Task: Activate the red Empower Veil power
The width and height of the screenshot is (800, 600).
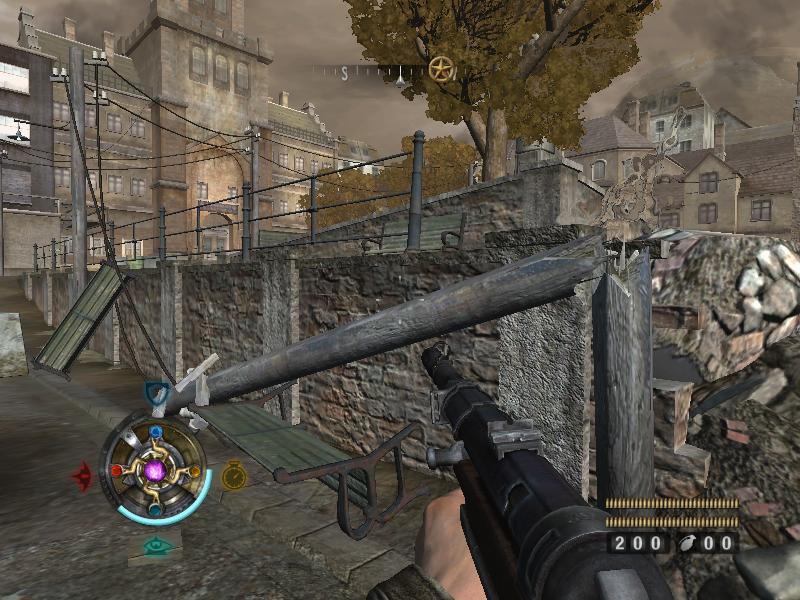Action: (x=83, y=475)
